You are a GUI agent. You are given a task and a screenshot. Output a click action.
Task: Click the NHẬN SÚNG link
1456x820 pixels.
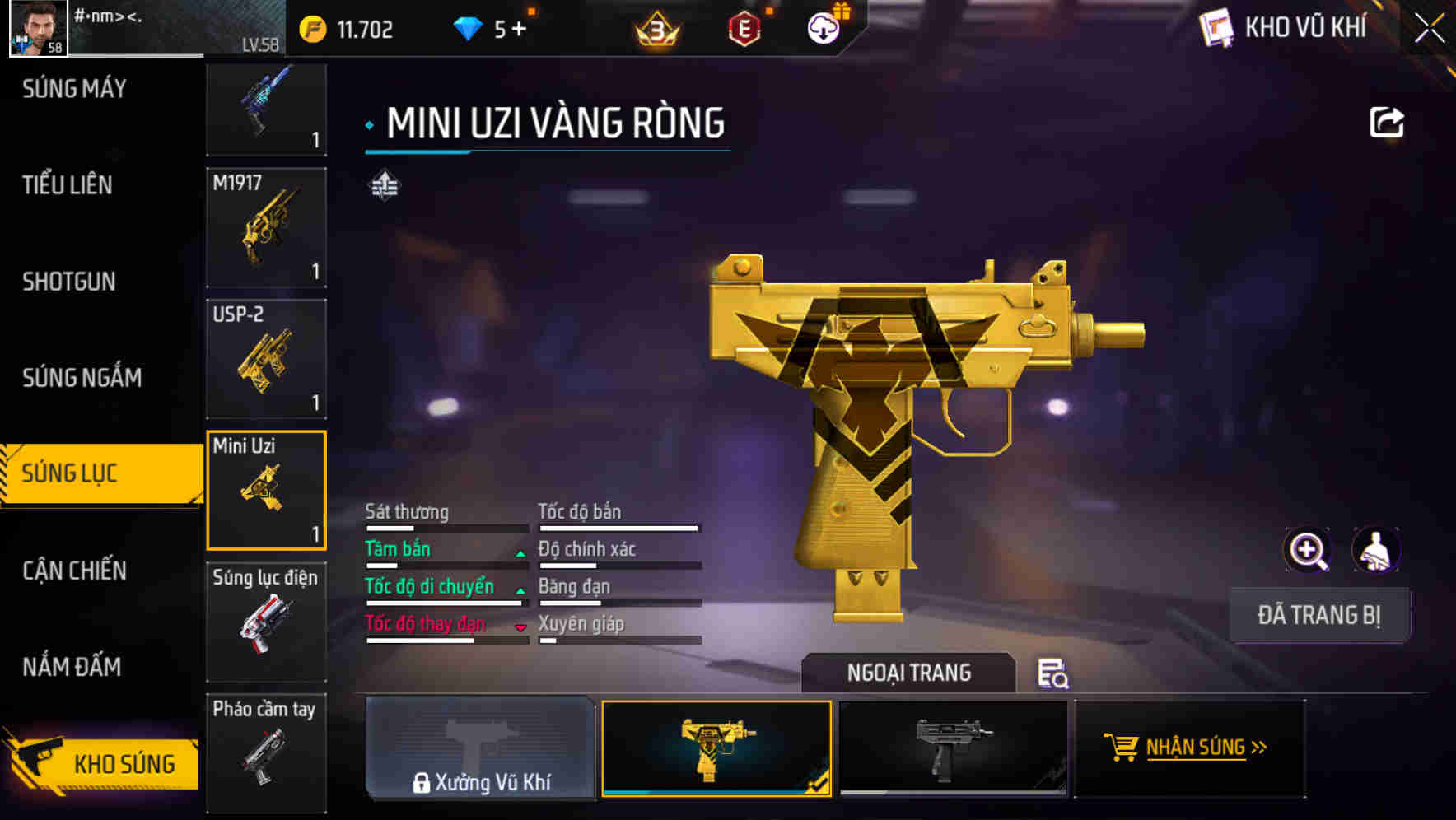[x=1197, y=748]
